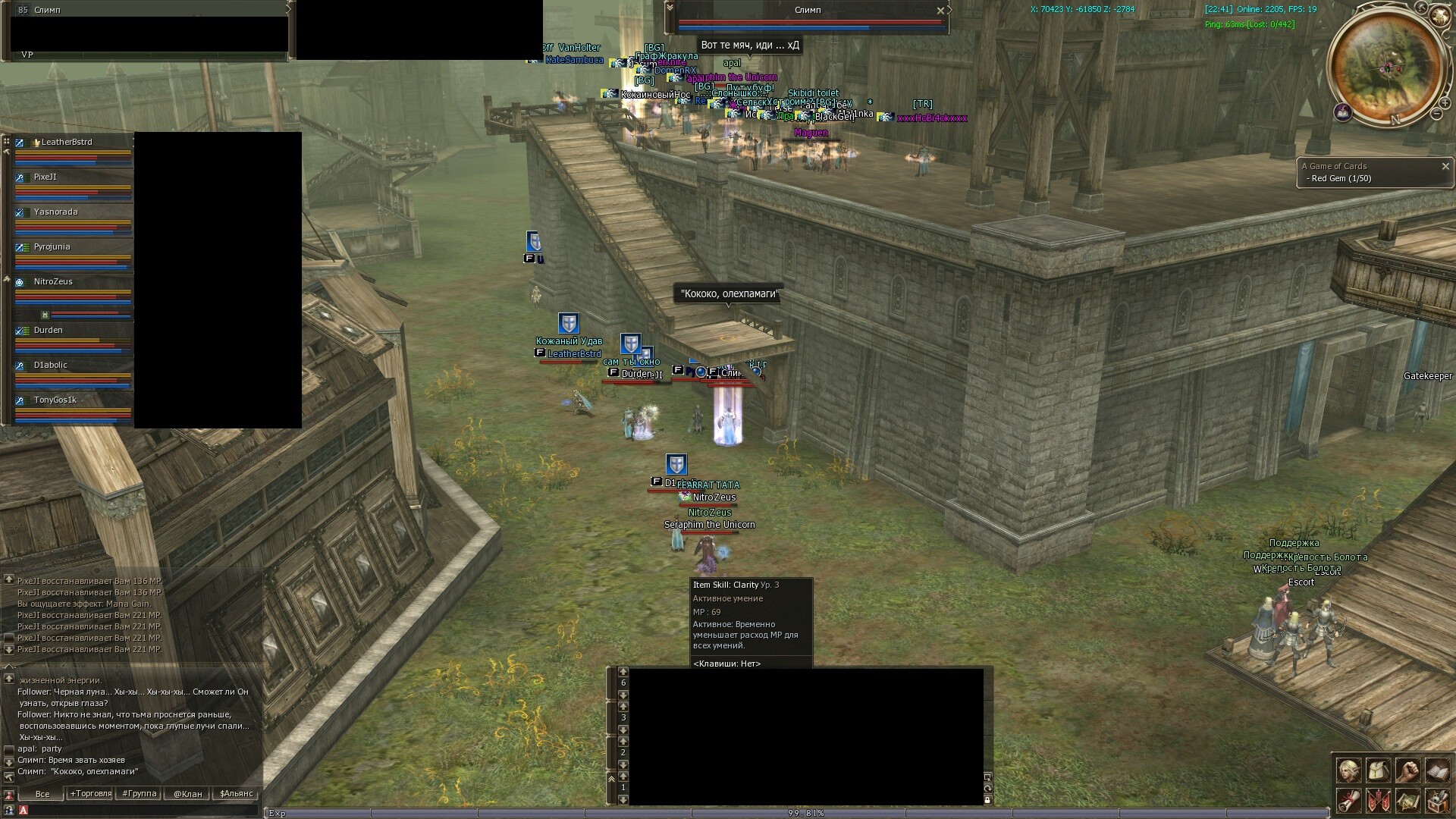Close the A Game of Cards quest tracker
This screenshot has width=1456, height=819.
click(x=1445, y=166)
